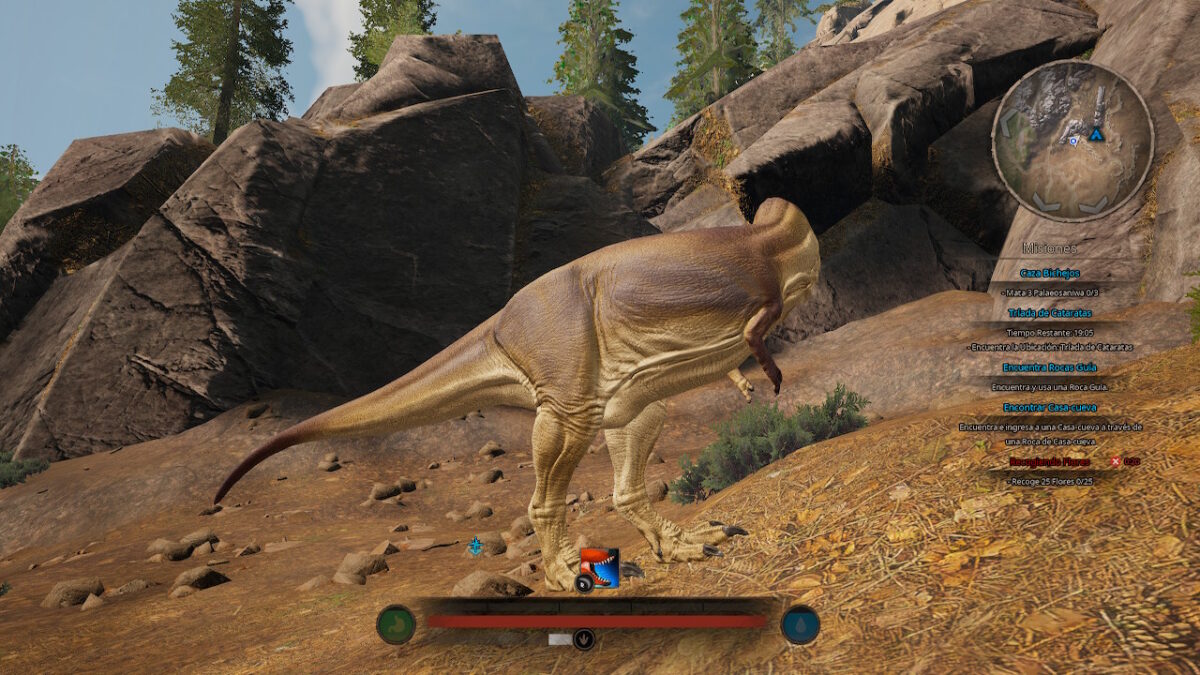
Task: Choose the Encontrar Casa-cueva mission
Action: (1049, 407)
